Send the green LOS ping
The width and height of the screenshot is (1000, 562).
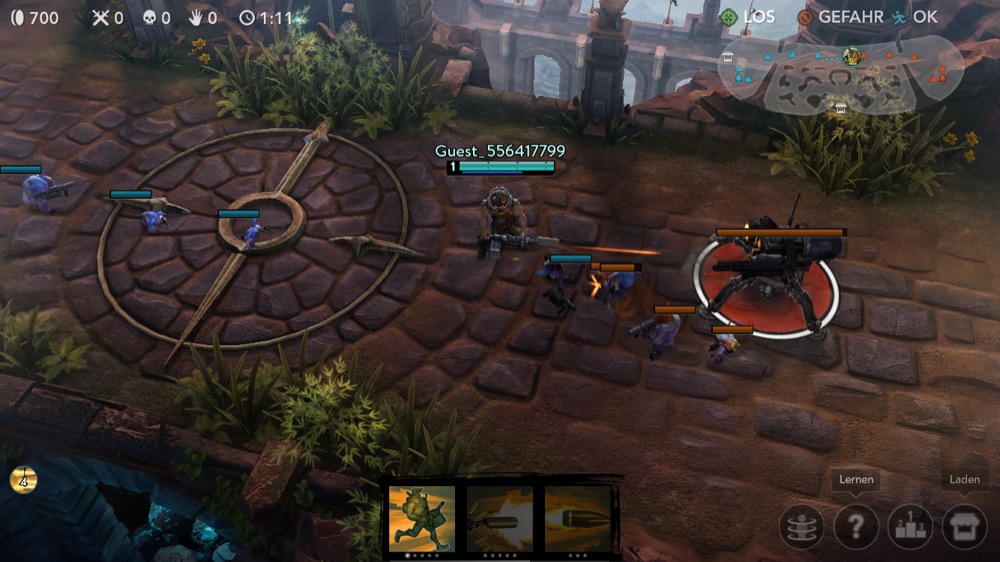746,17
